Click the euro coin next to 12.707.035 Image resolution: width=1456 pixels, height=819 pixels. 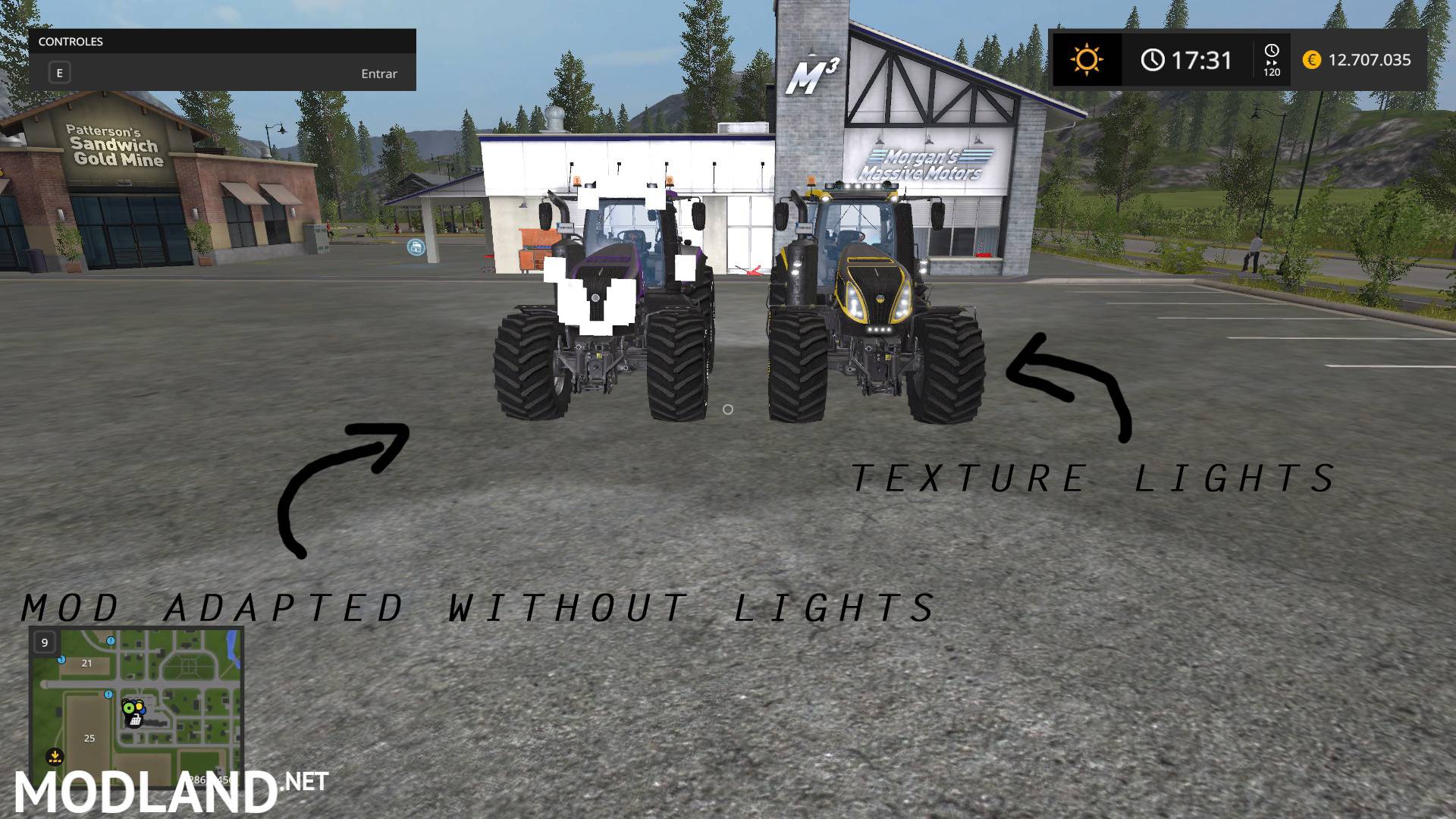[1312, 60]
